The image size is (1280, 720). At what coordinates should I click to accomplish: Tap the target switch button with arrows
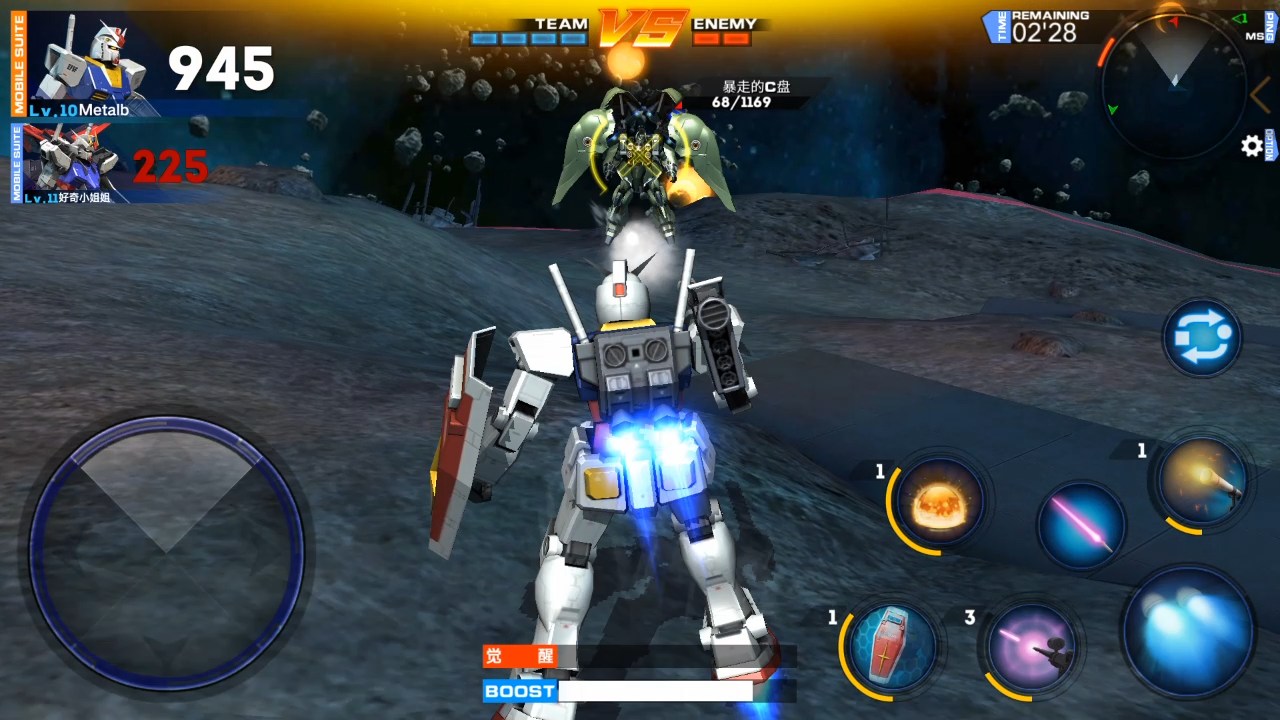1201,338
